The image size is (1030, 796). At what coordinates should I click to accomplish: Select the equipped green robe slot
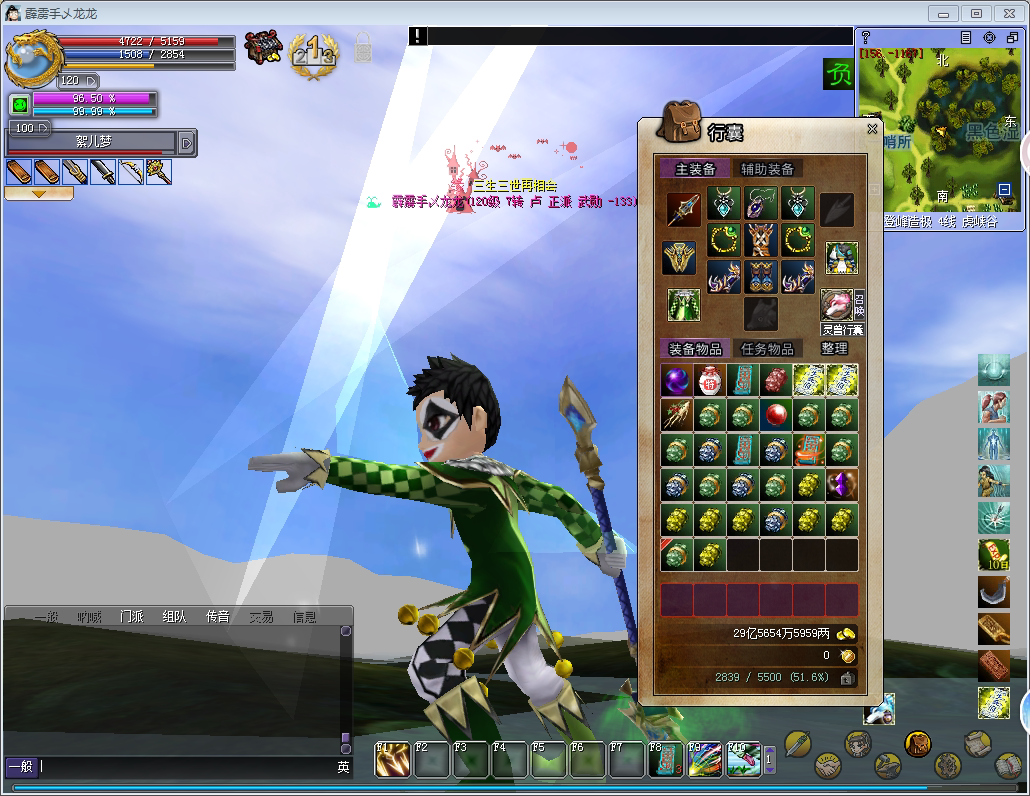tap(684, 304)
